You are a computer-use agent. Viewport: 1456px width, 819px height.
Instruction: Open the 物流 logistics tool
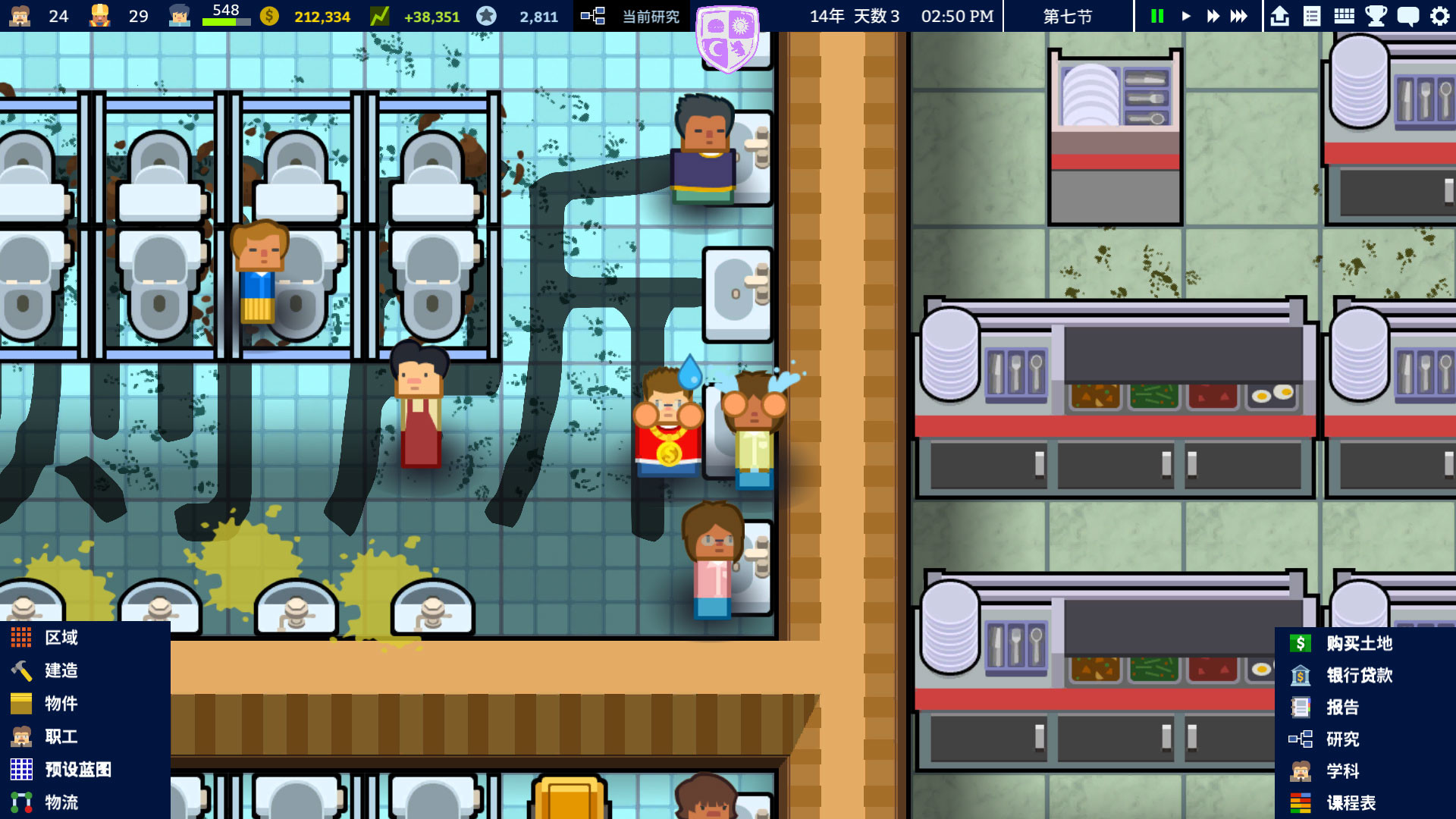click(x=61, y=802)
